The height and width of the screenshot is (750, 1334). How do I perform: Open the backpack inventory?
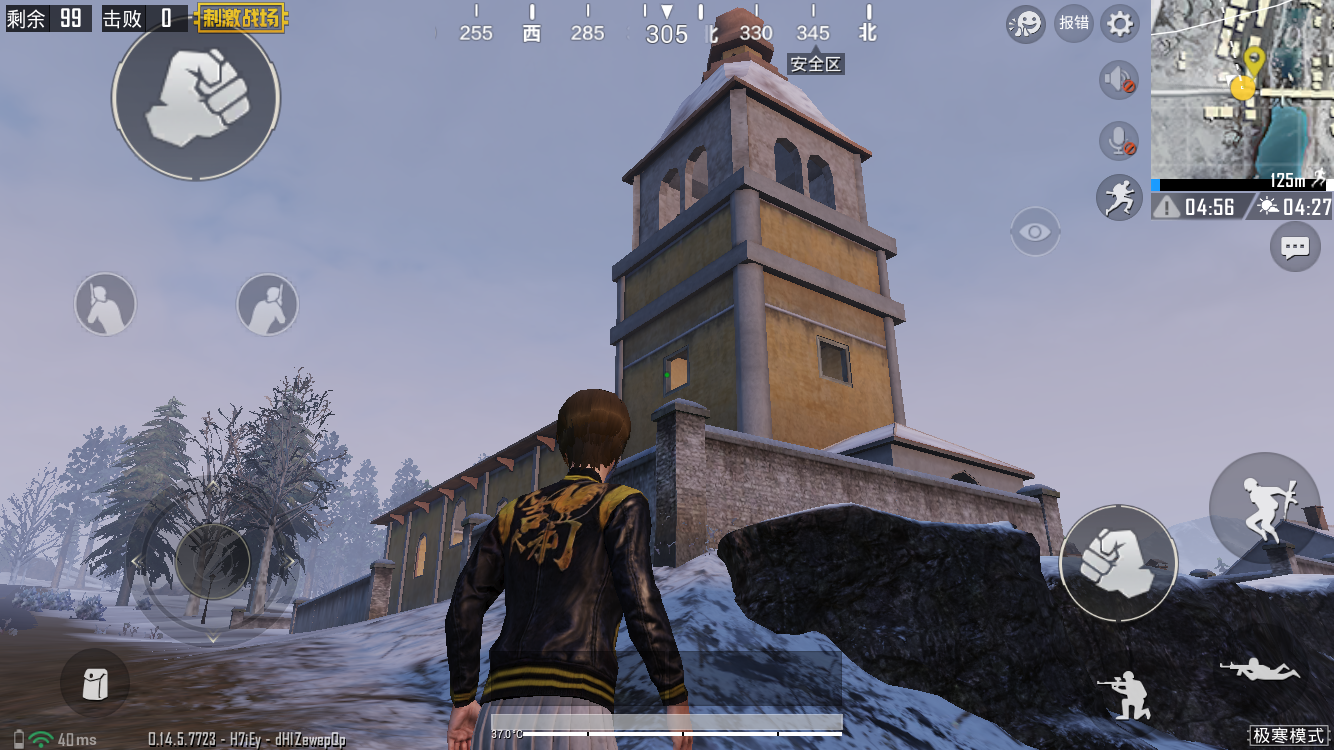pyautogui.click(x=95, y=684)
